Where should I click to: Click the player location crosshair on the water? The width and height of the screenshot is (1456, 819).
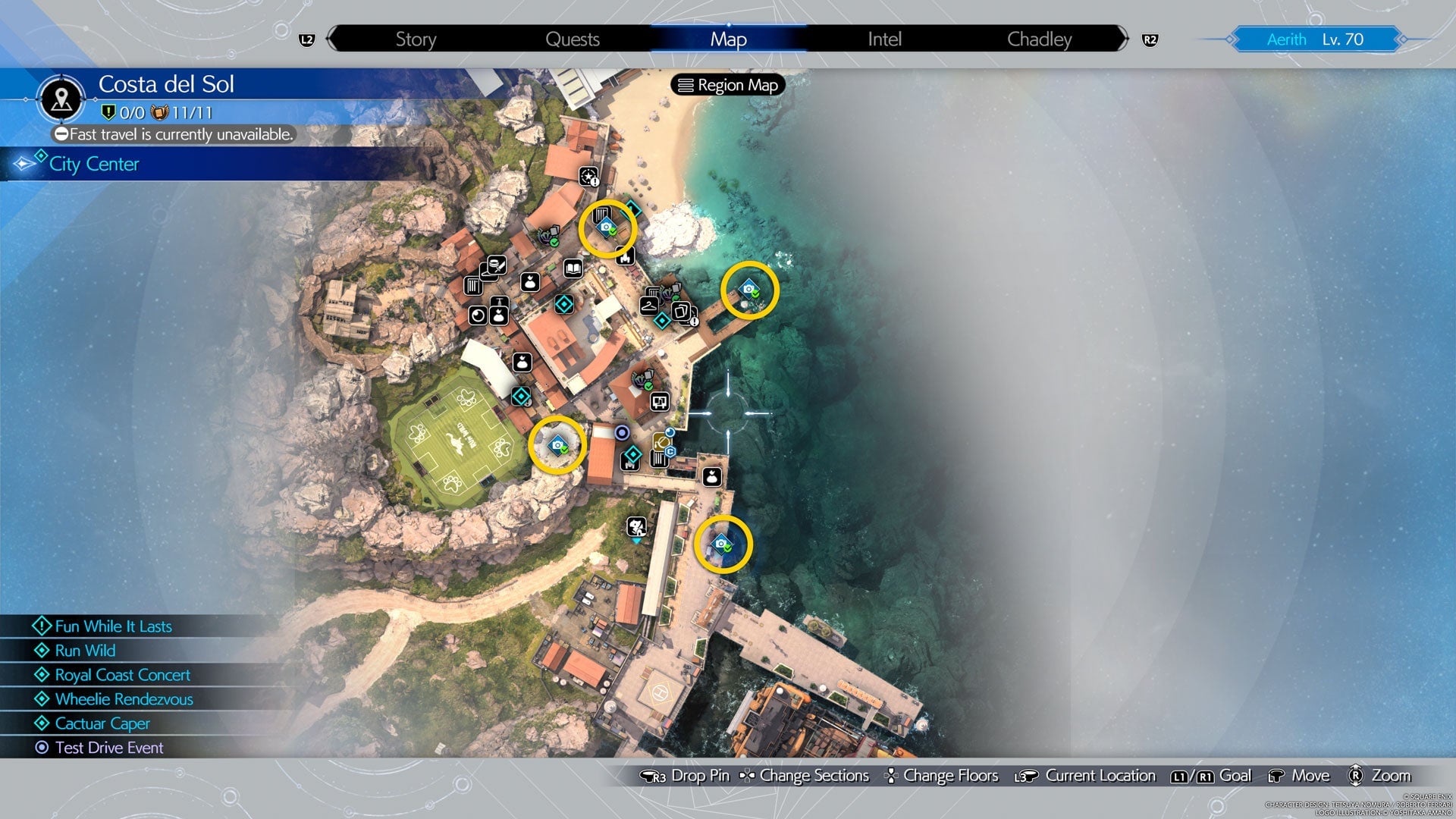[726, 412]
